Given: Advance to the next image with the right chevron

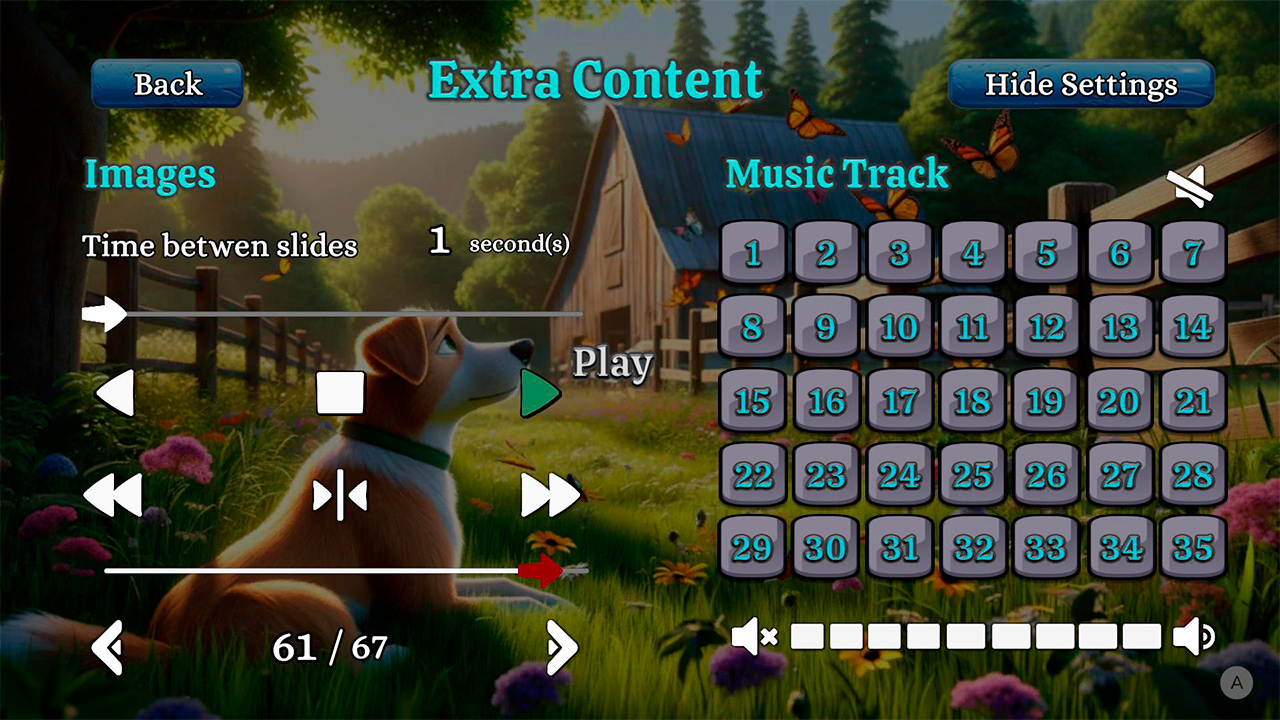Looking at the screenshot, I should [560, 648].
